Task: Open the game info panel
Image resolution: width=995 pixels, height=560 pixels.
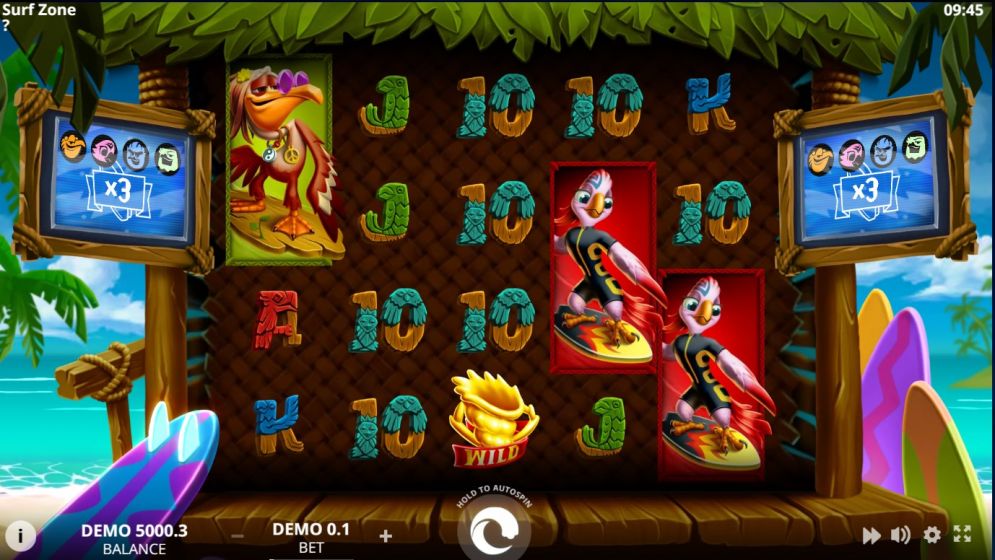Action: tap(20, 535)
